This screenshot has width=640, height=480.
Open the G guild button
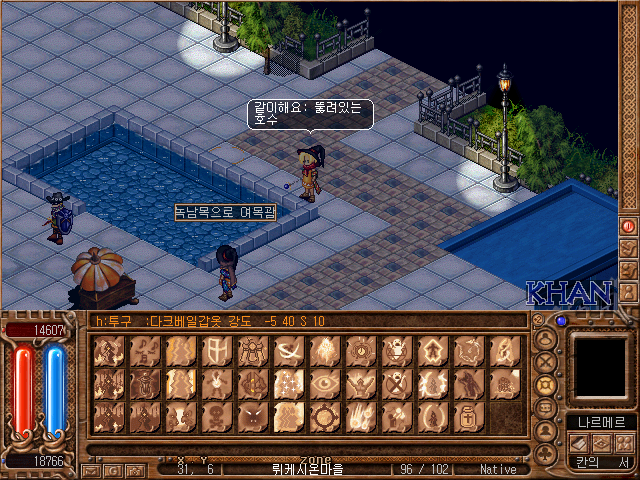point(113,469)
